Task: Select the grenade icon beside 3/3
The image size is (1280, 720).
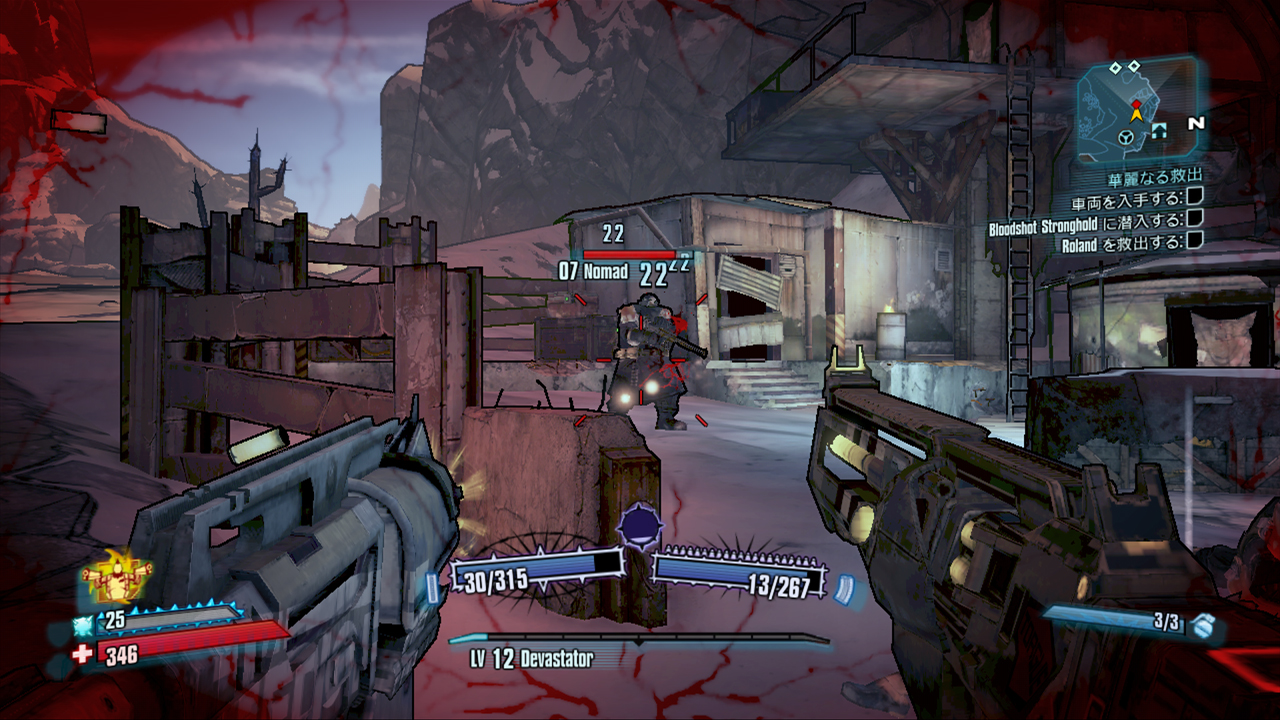Action: 1204,626
